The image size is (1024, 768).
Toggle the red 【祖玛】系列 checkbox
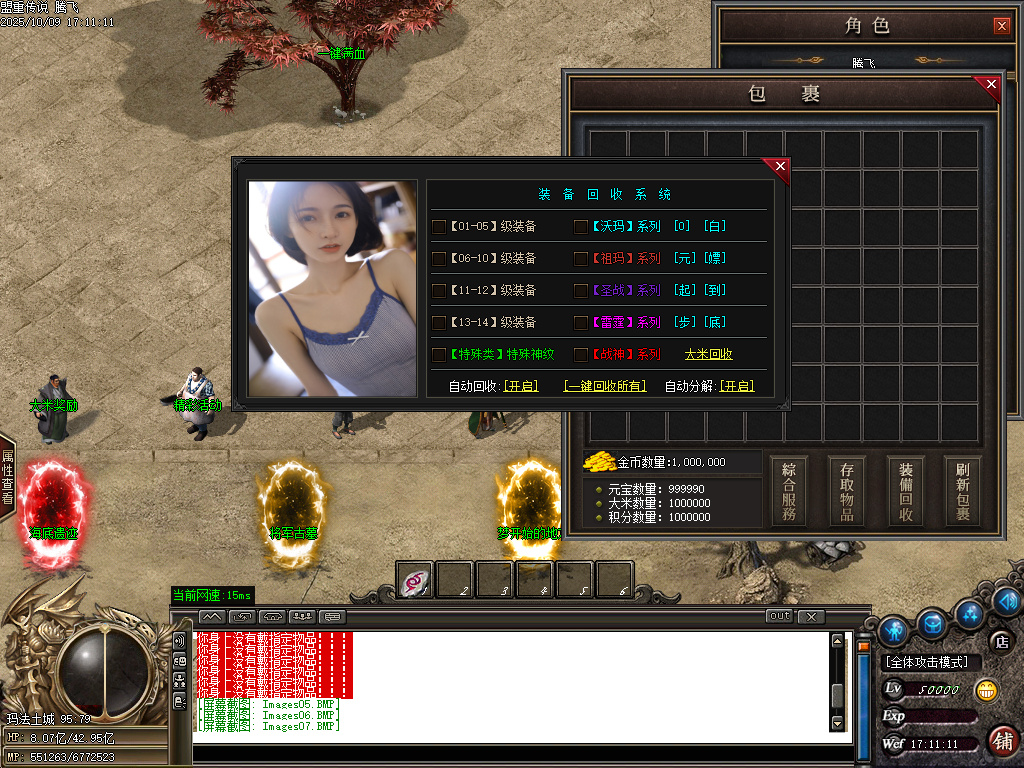581,259
